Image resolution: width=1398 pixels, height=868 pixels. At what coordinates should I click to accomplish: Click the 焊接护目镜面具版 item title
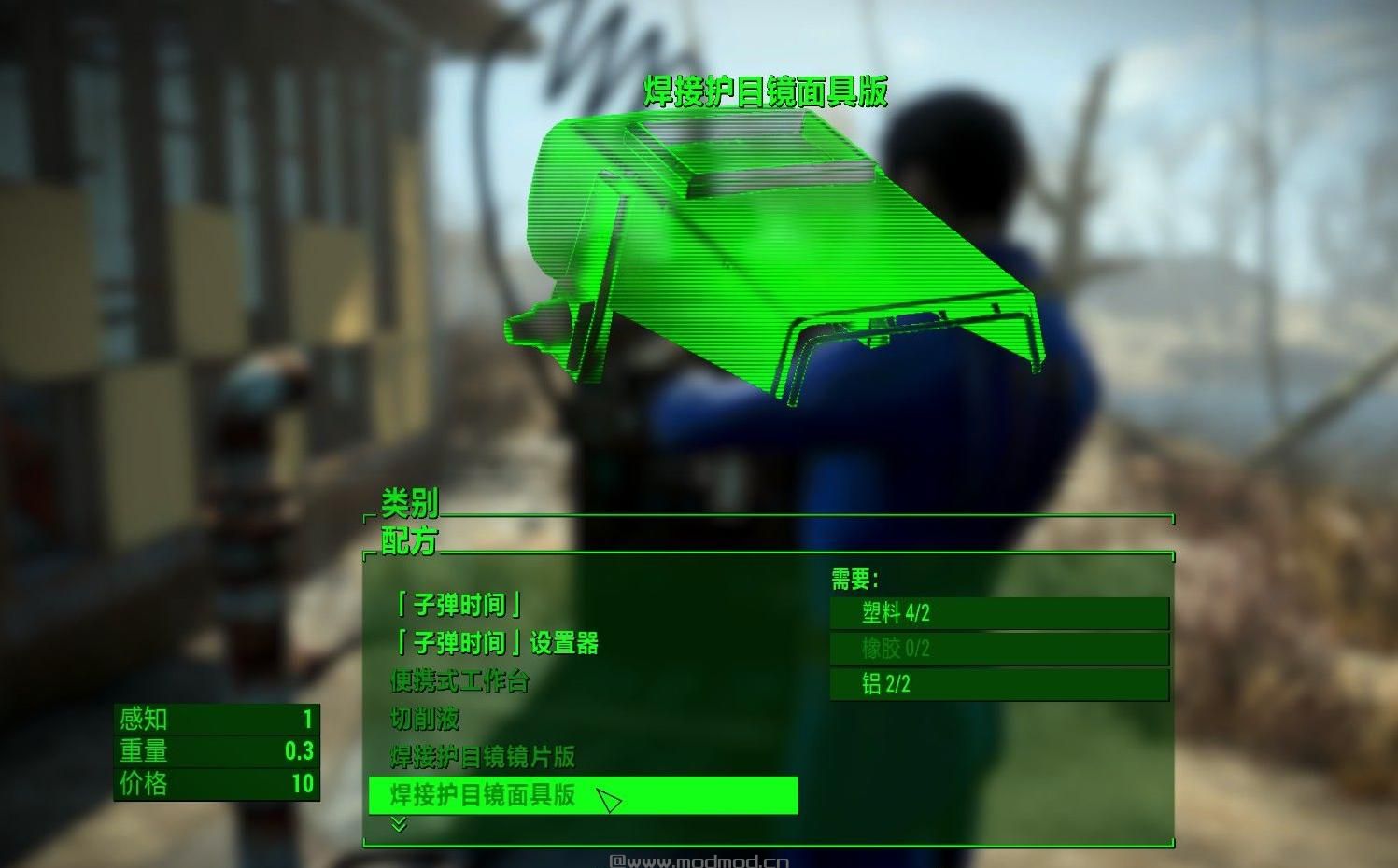click(x=767, y=90)
